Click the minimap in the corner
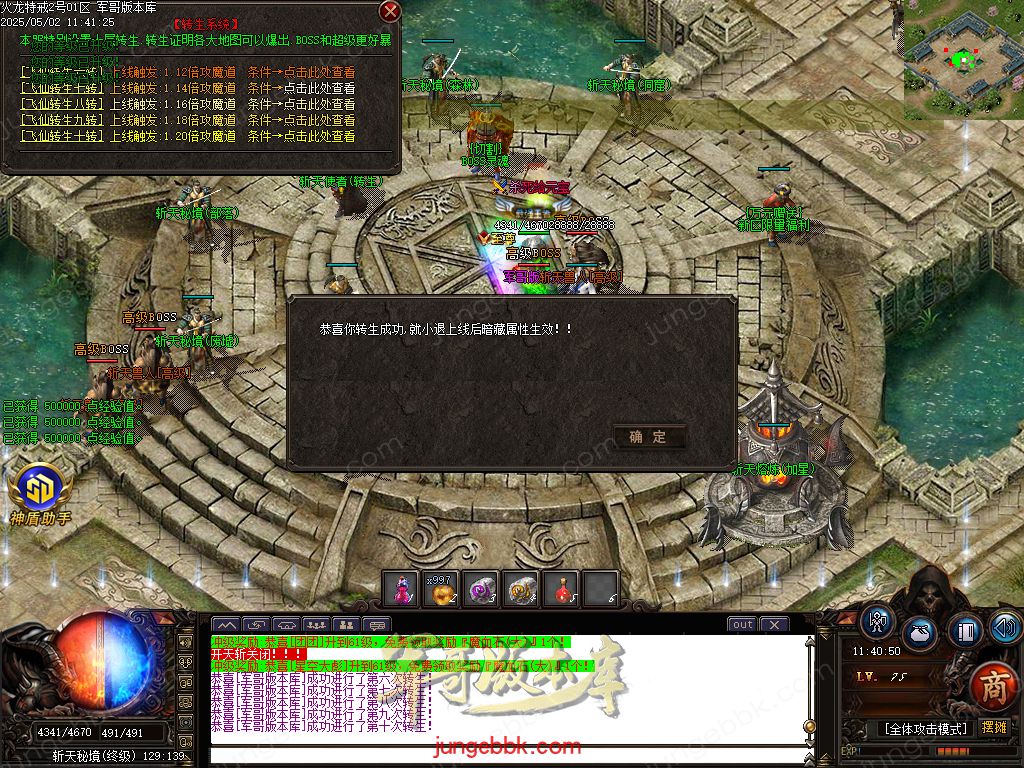The width and height of the screenshot is (1024, 768). (963, 60)
